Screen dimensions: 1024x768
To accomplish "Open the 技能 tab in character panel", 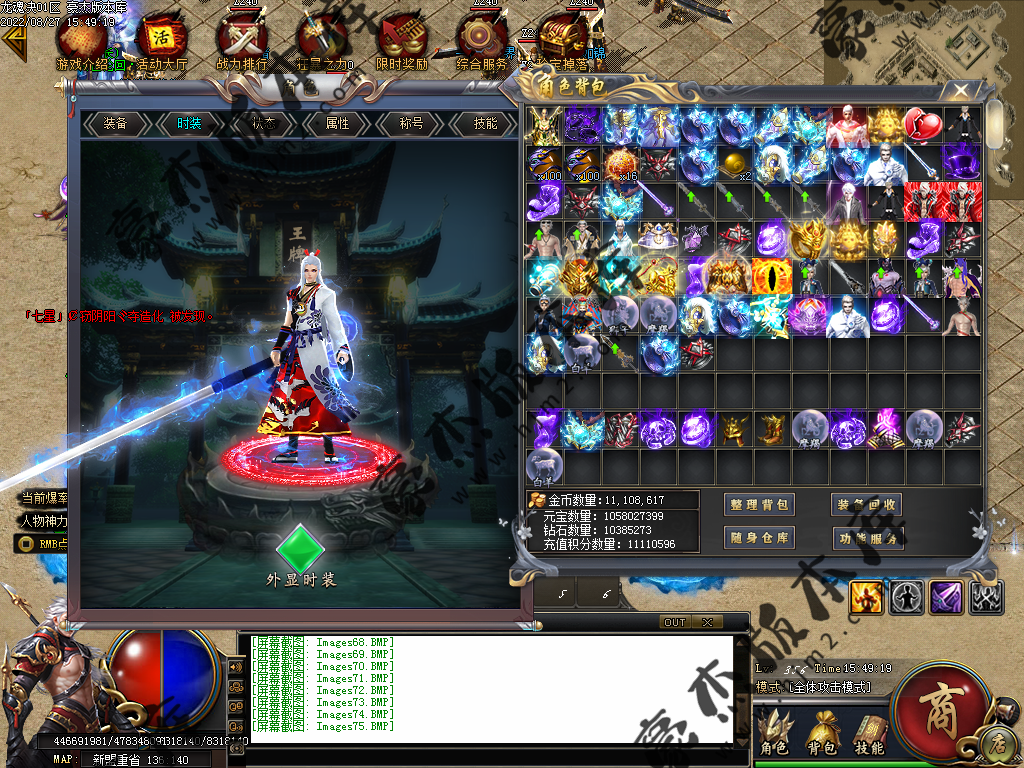I will click(x=485, y=124).
